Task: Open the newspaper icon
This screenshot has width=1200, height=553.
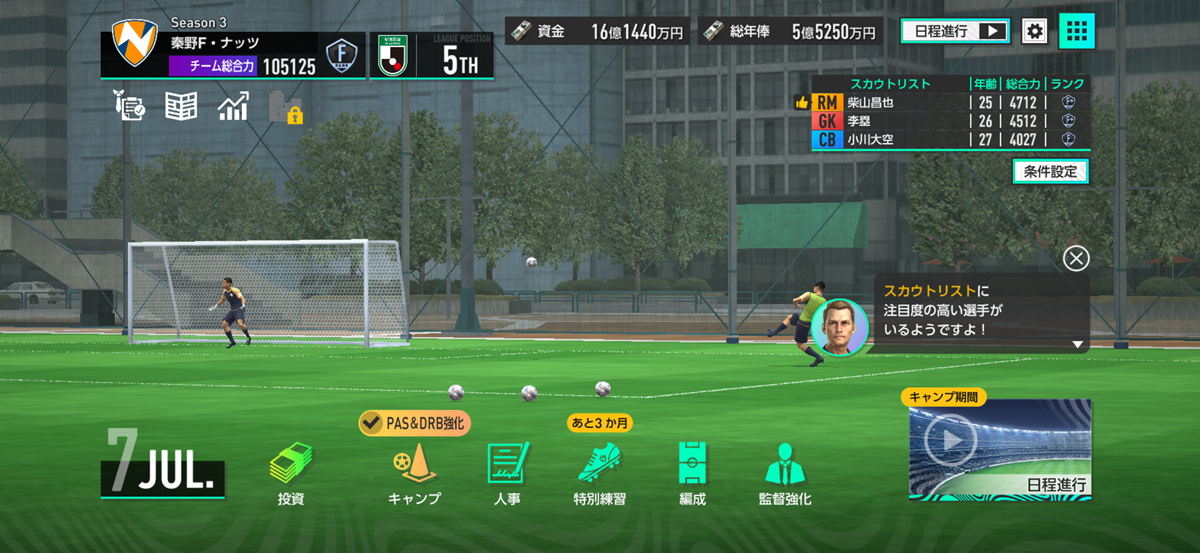Action: 181,107
